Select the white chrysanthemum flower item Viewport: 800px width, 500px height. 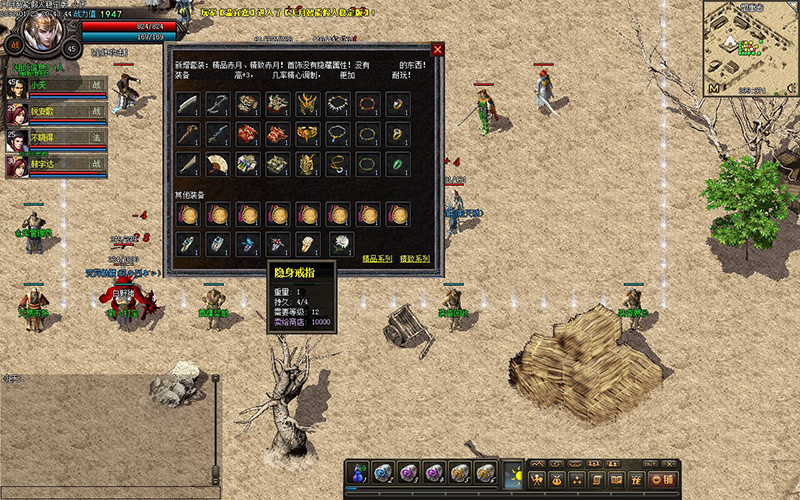click(x=342, y=242)
